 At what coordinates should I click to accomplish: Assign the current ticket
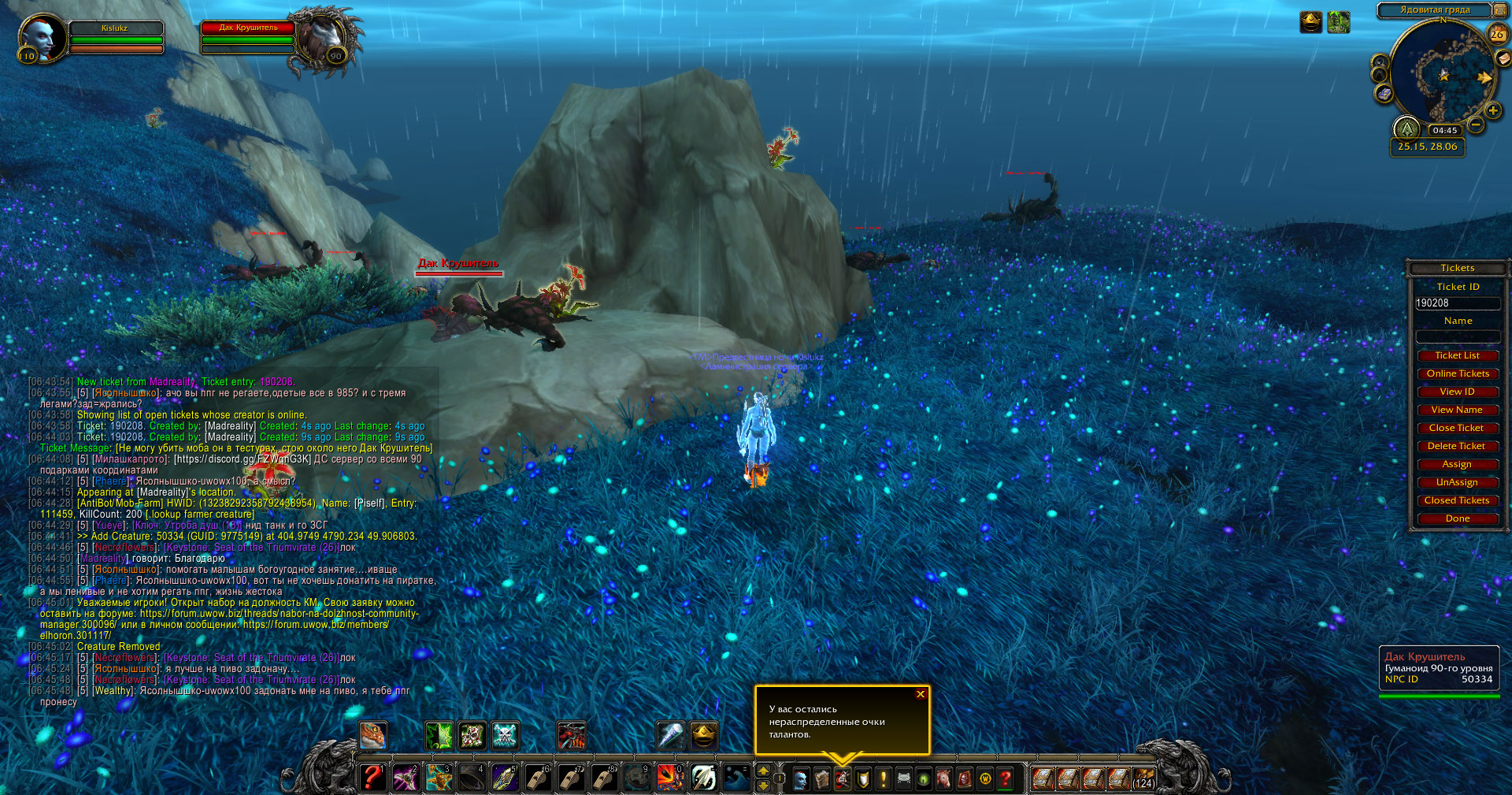click(x=1457, y=464)
